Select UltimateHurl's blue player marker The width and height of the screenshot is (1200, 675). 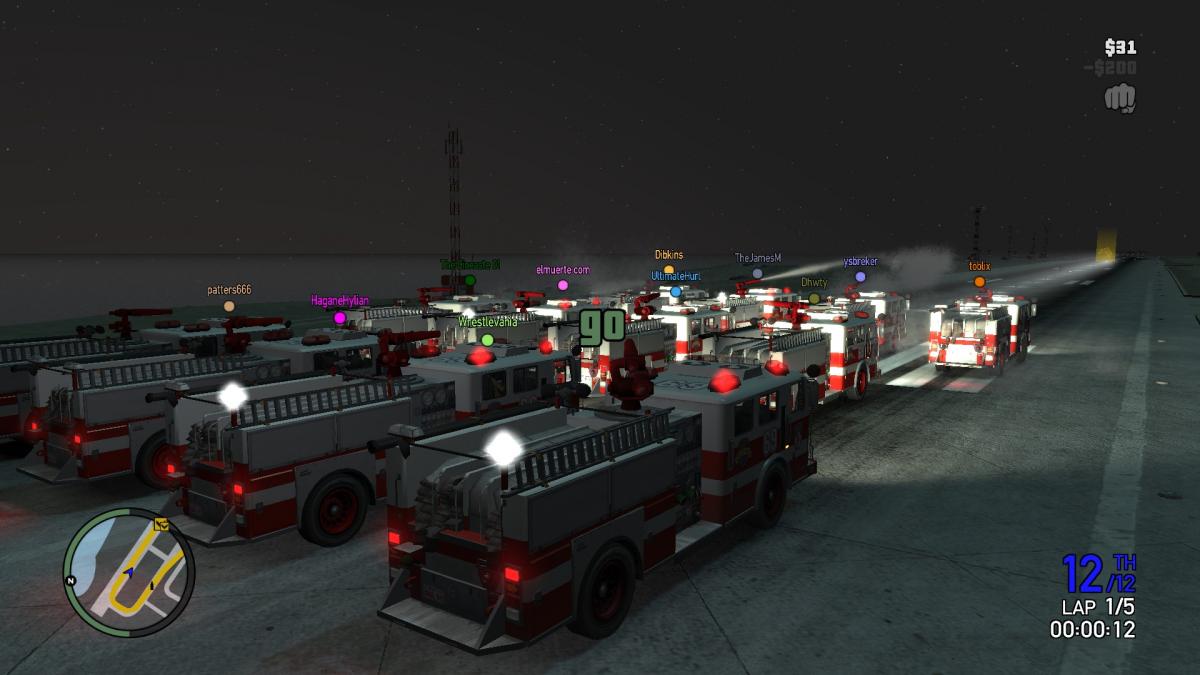[x=676, y=292]
